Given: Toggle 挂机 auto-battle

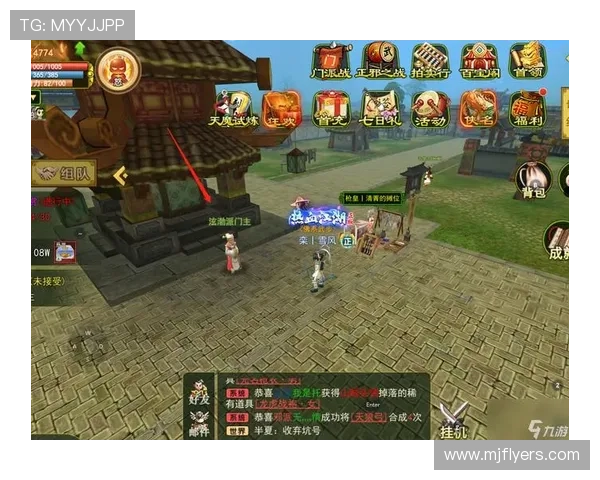Looking at the screenshot, I should coord(454,420).
